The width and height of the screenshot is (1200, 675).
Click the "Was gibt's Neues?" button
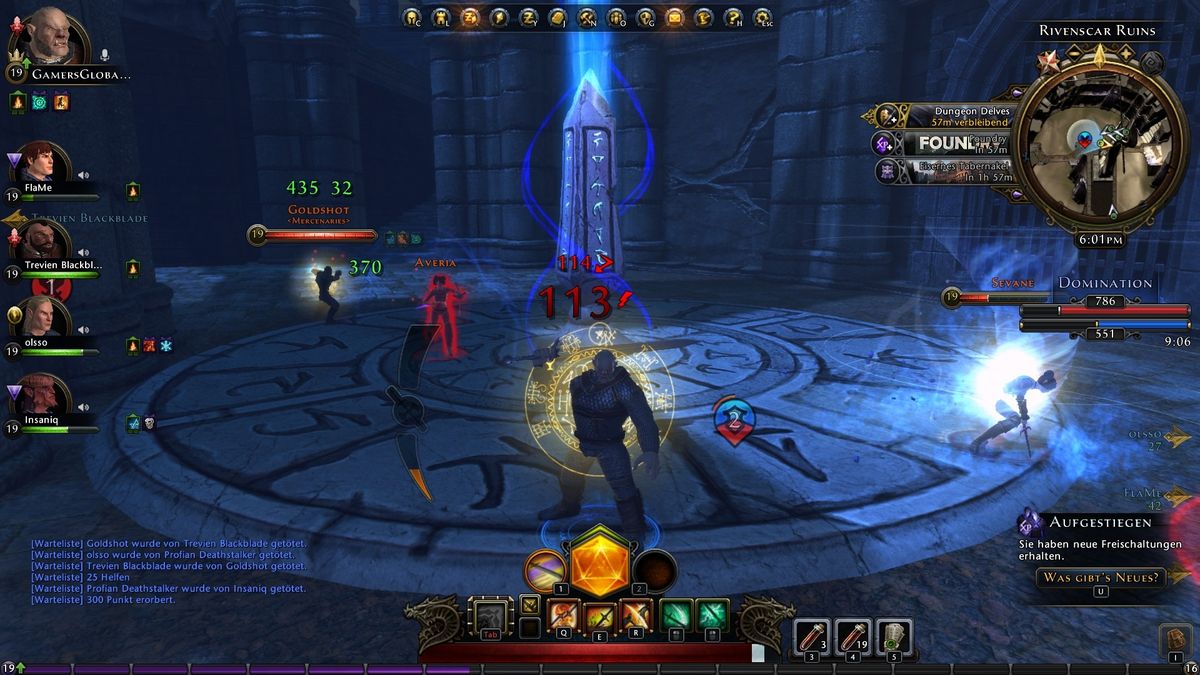pyautogui.click(x=1100, y=577)
